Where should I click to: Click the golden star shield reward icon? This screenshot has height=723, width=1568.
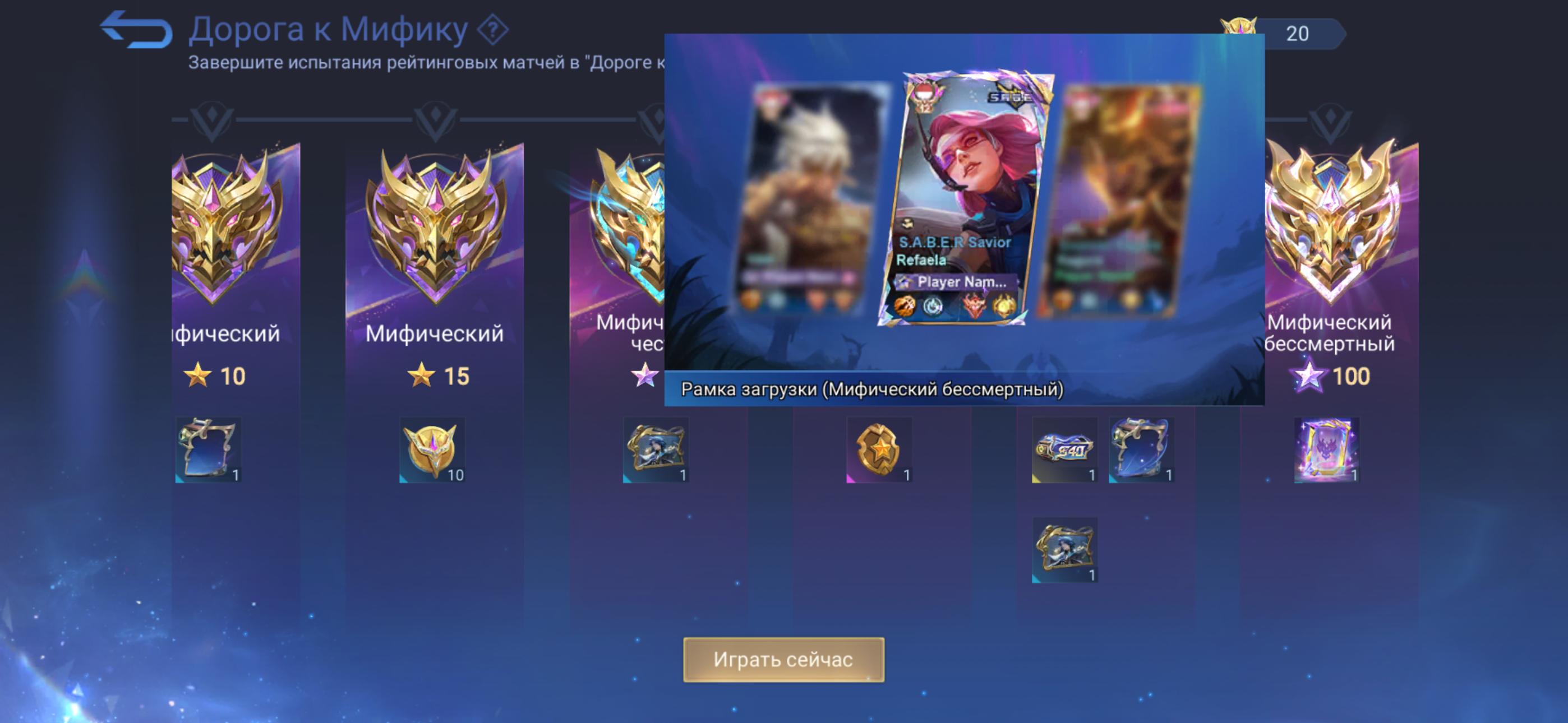878,449
